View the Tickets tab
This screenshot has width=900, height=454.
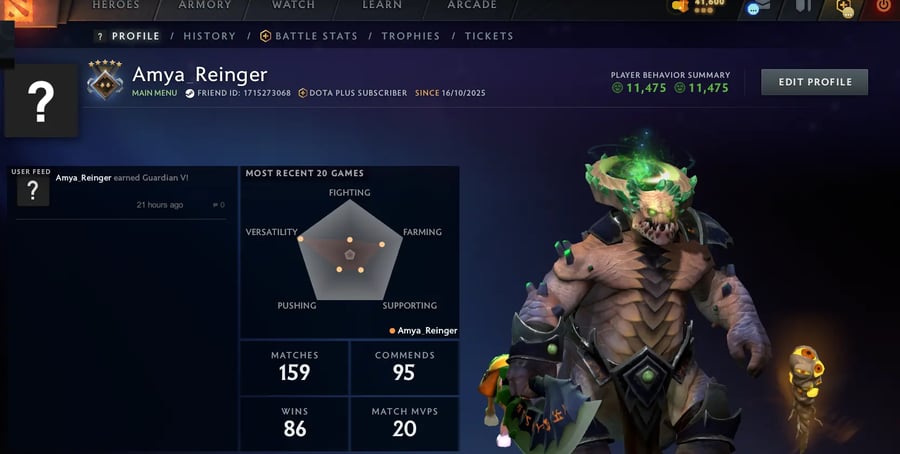tap(489, 36)
